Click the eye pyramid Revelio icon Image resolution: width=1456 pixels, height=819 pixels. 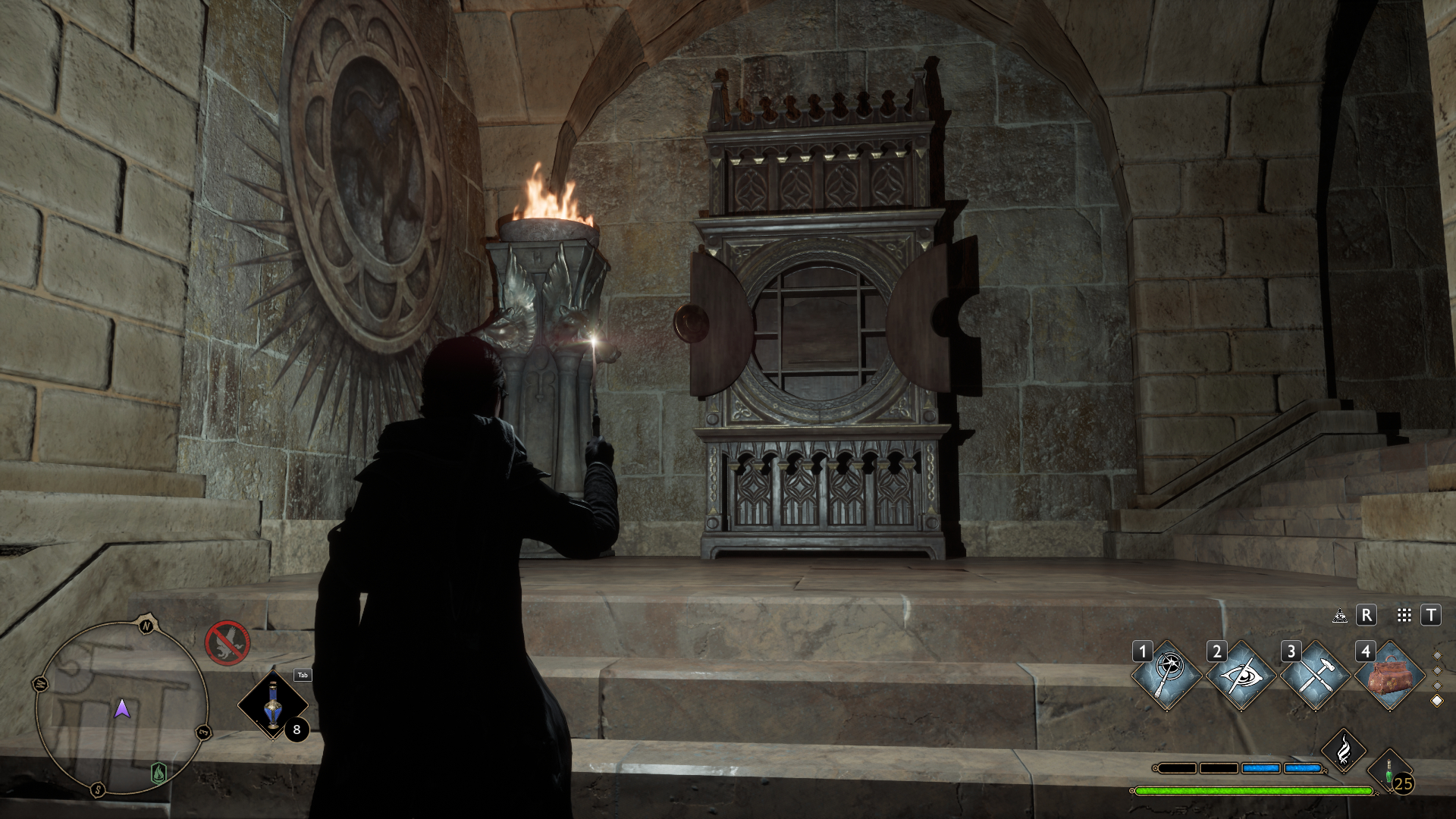1340,616
